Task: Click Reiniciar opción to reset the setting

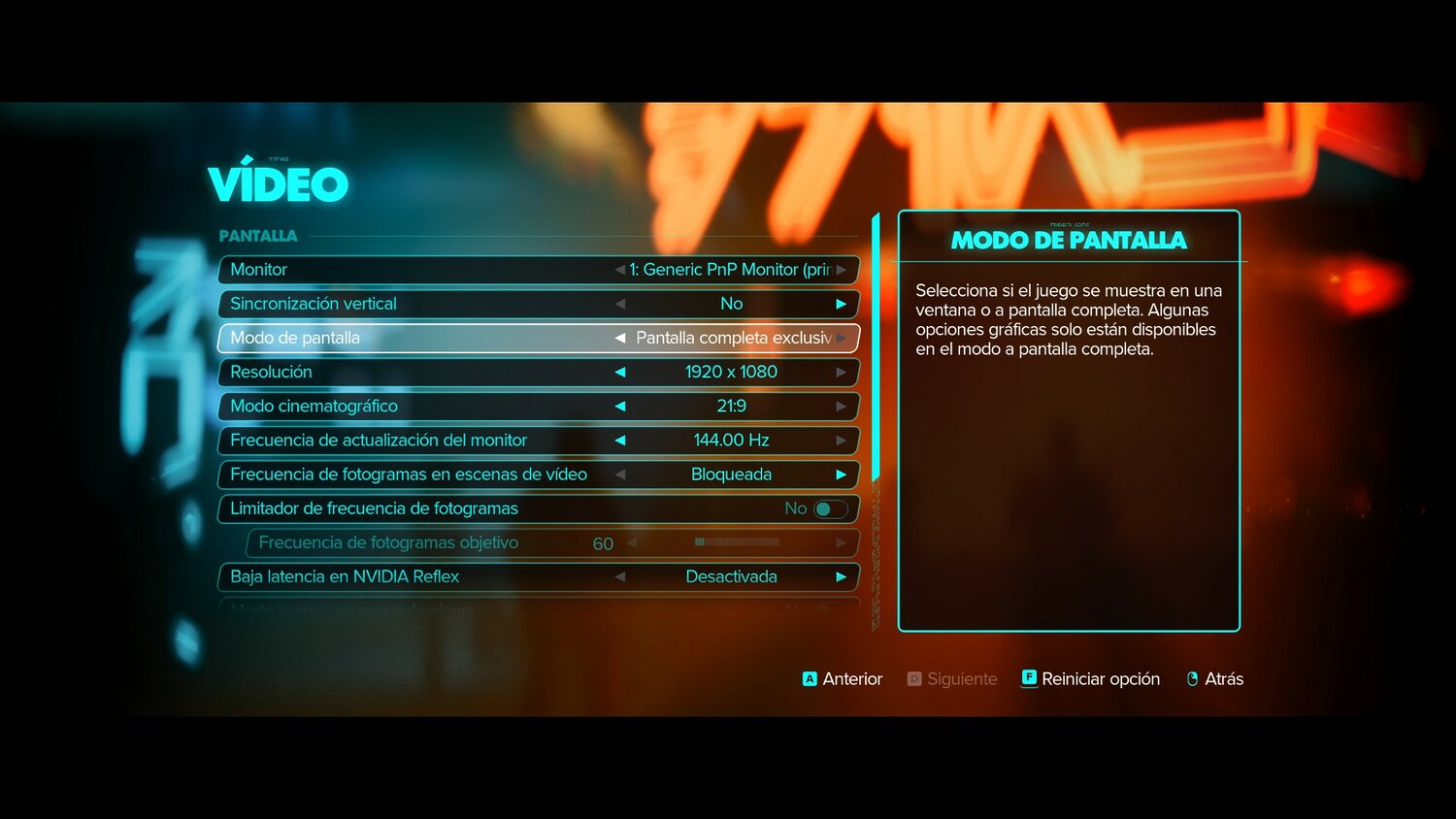Action: (1102, 679)
